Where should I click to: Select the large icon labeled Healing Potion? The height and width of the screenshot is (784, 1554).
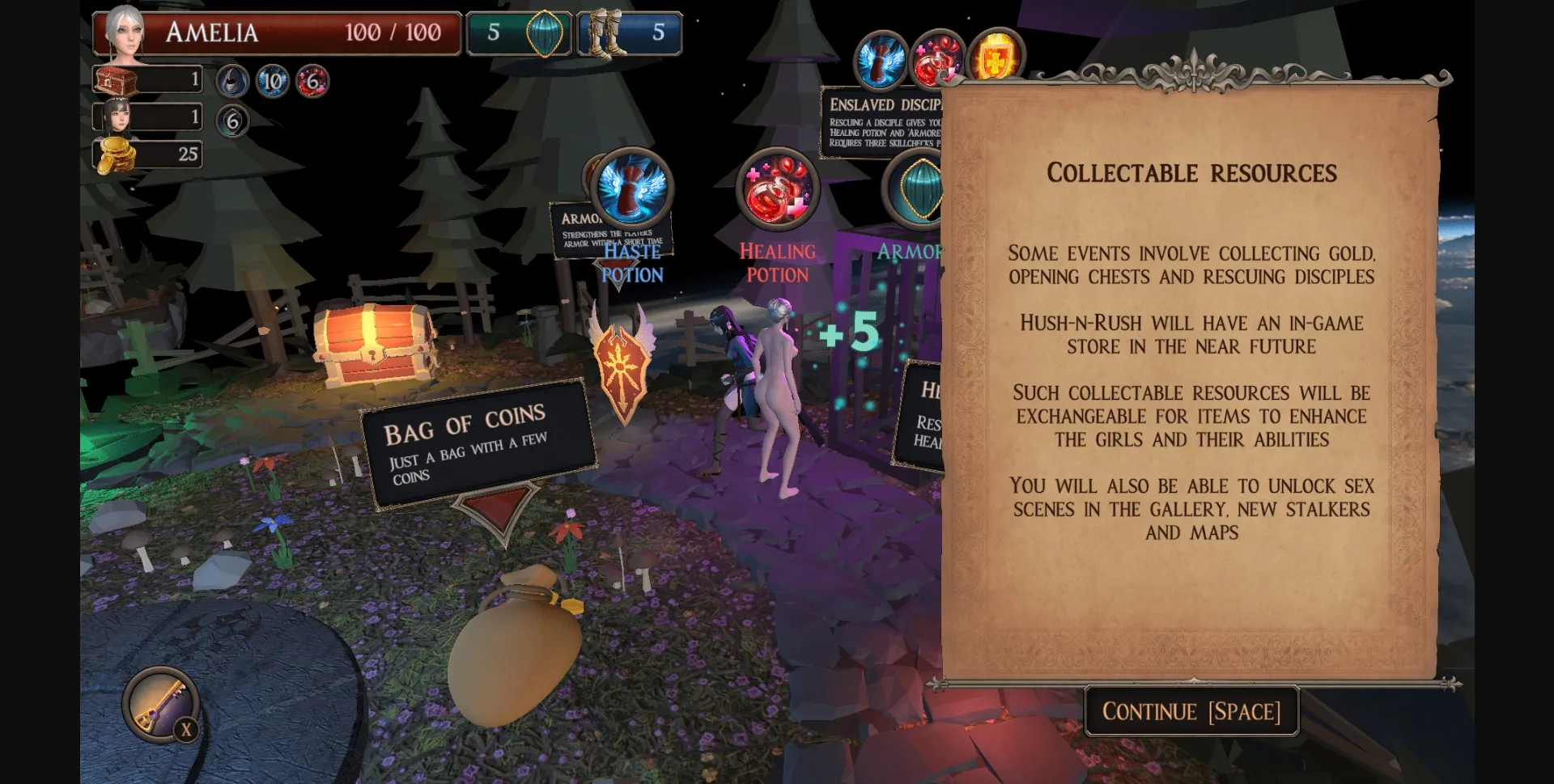pos(777,189)
